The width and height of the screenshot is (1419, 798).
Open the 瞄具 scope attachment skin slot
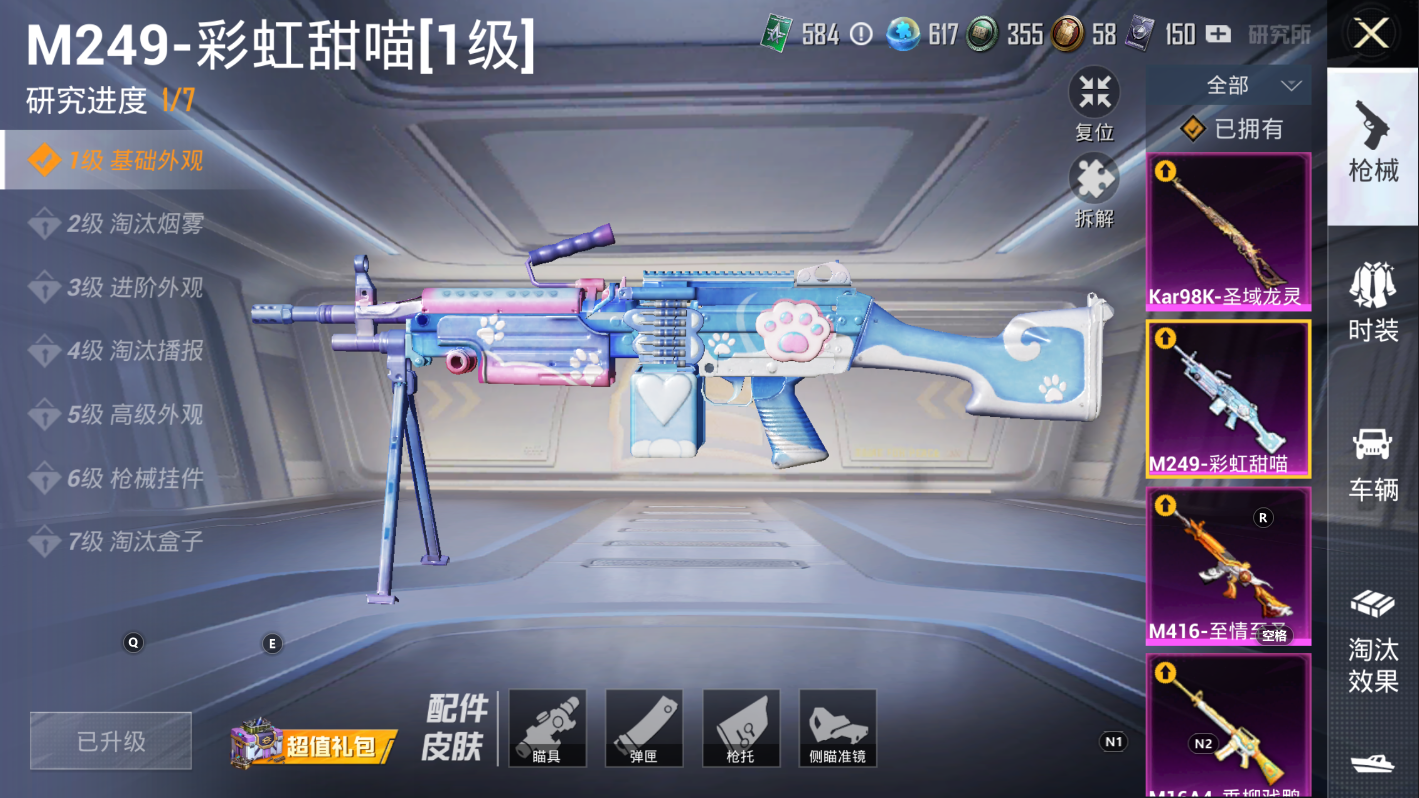[547, 728]
